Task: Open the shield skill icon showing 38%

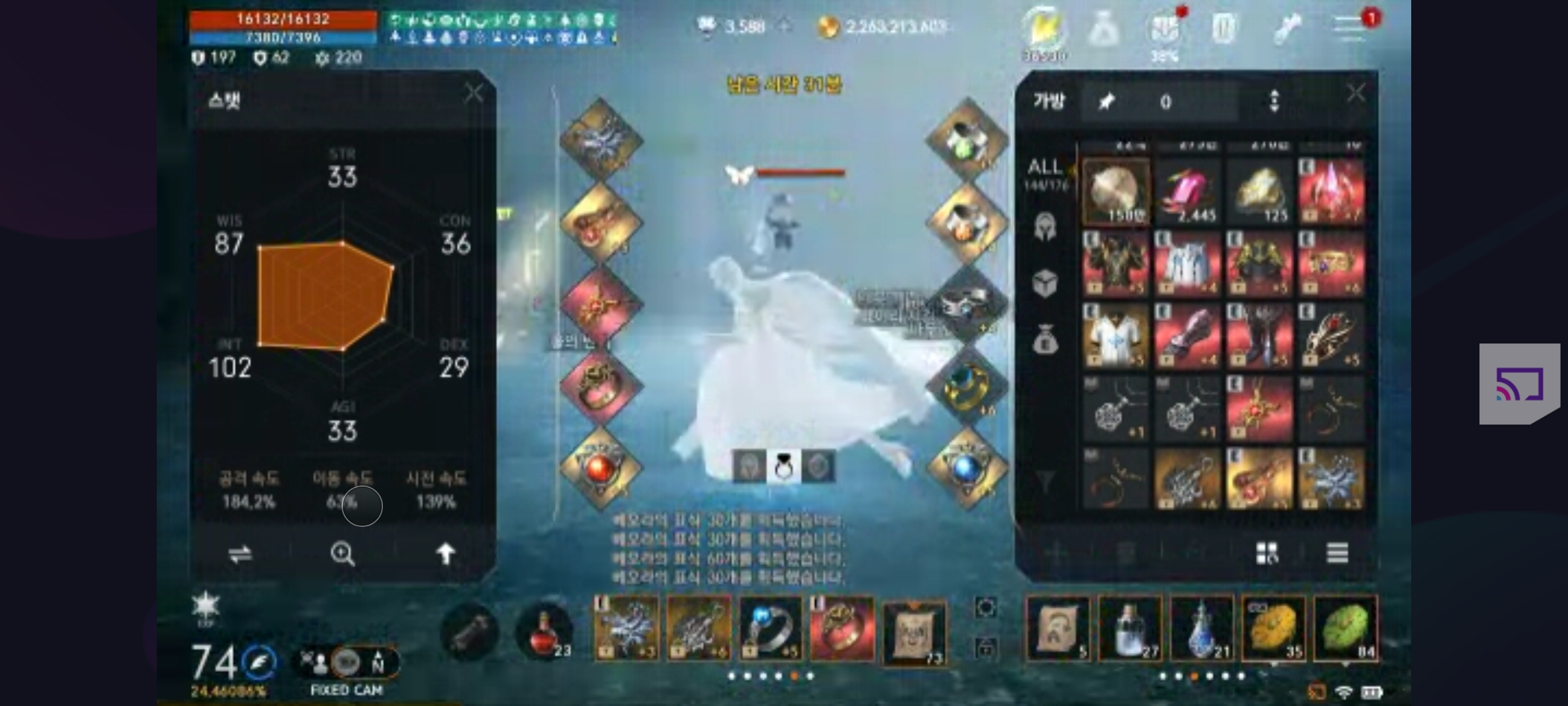Action: pyautogui.click(x=1166, y=27)
